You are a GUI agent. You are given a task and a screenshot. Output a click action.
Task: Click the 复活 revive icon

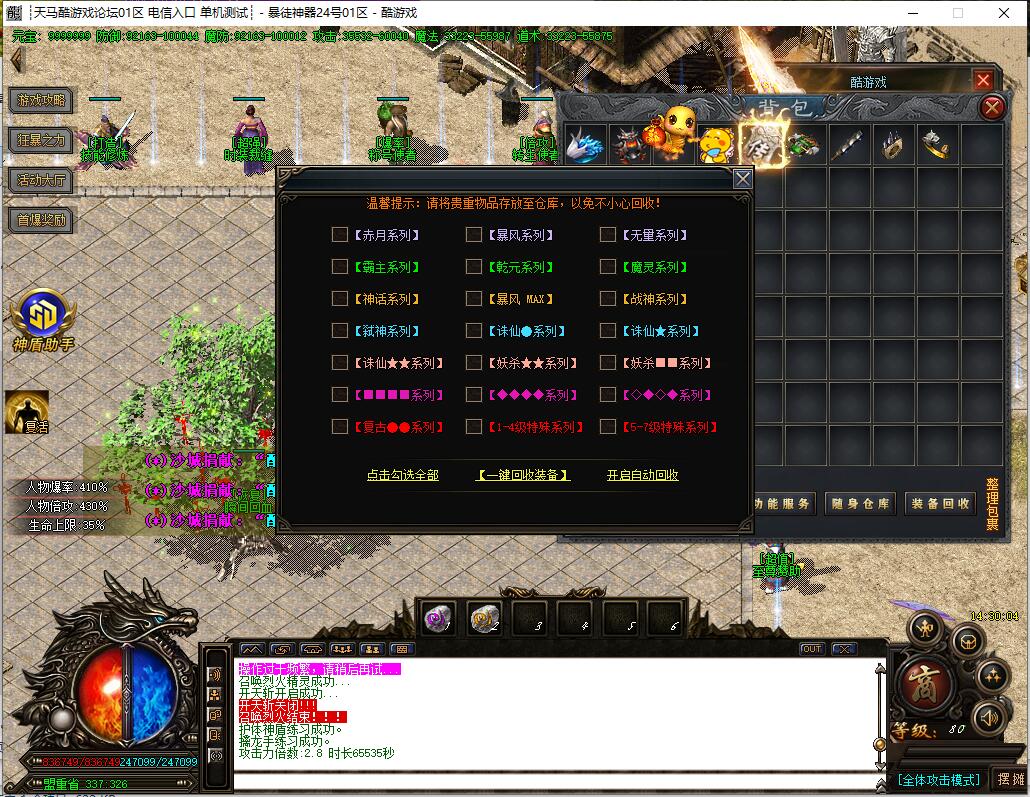point(27,411)
